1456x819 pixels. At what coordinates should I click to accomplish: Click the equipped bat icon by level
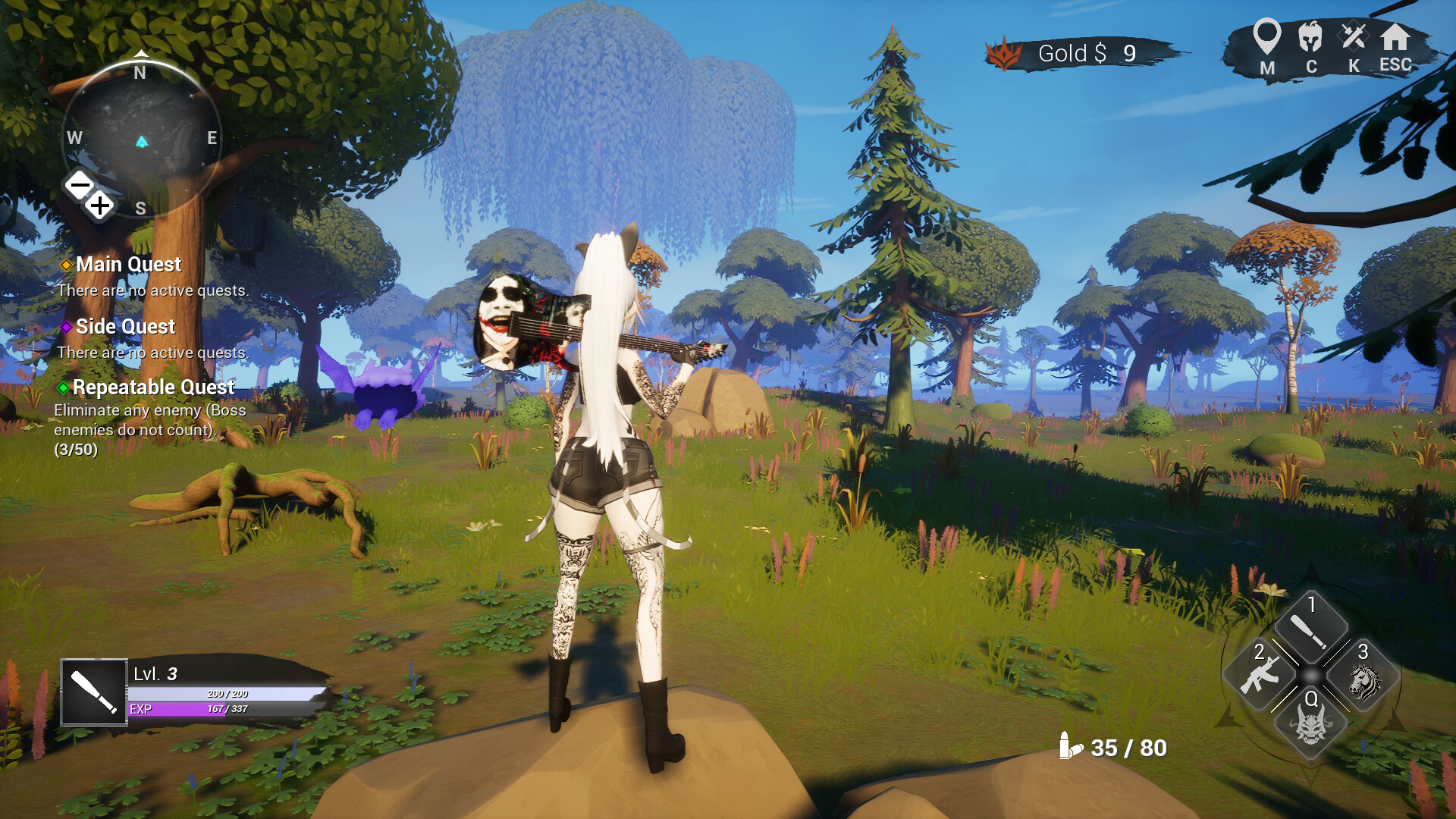[x=94, y=692]
